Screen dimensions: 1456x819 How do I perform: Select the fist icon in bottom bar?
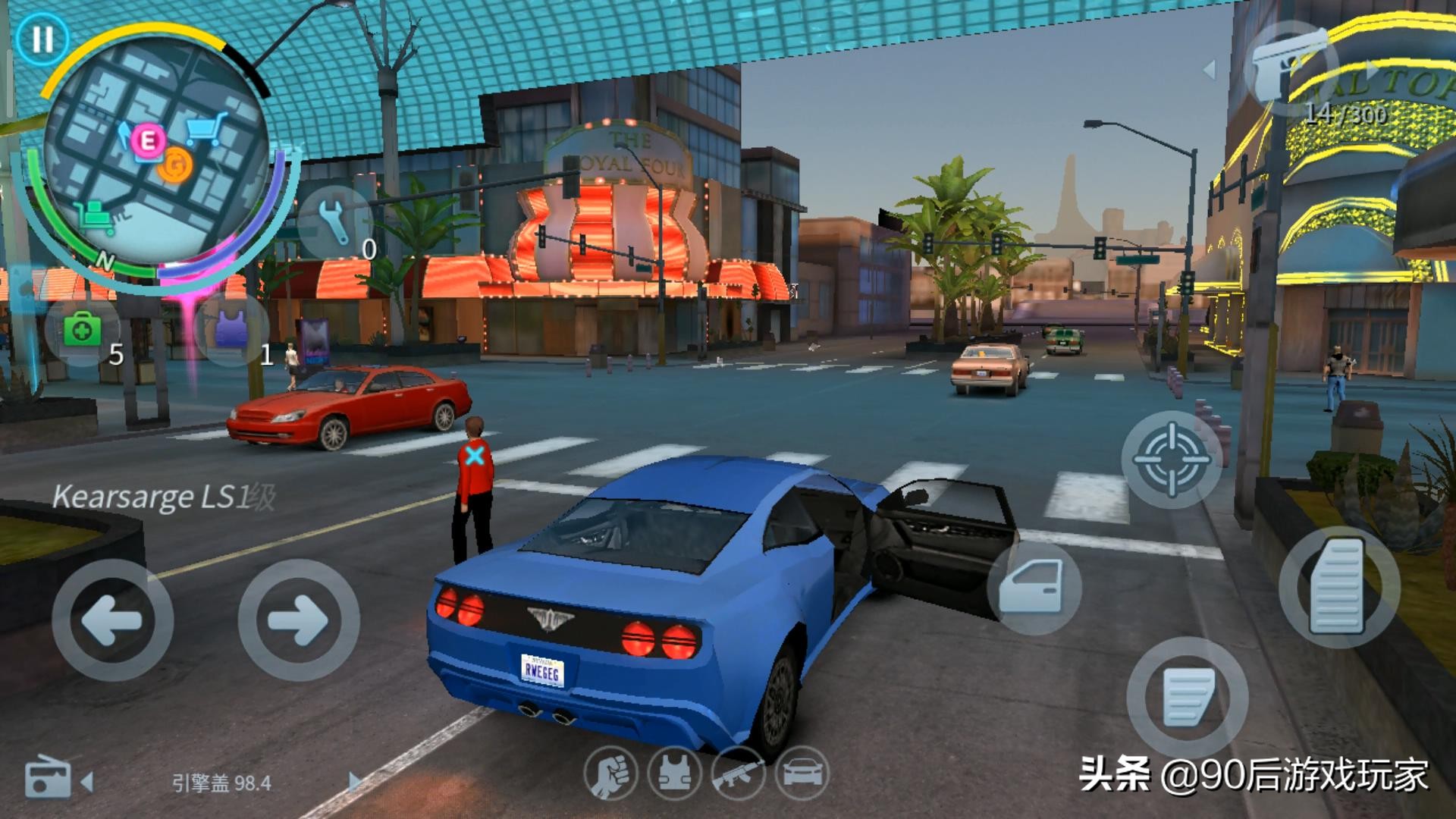610,774
